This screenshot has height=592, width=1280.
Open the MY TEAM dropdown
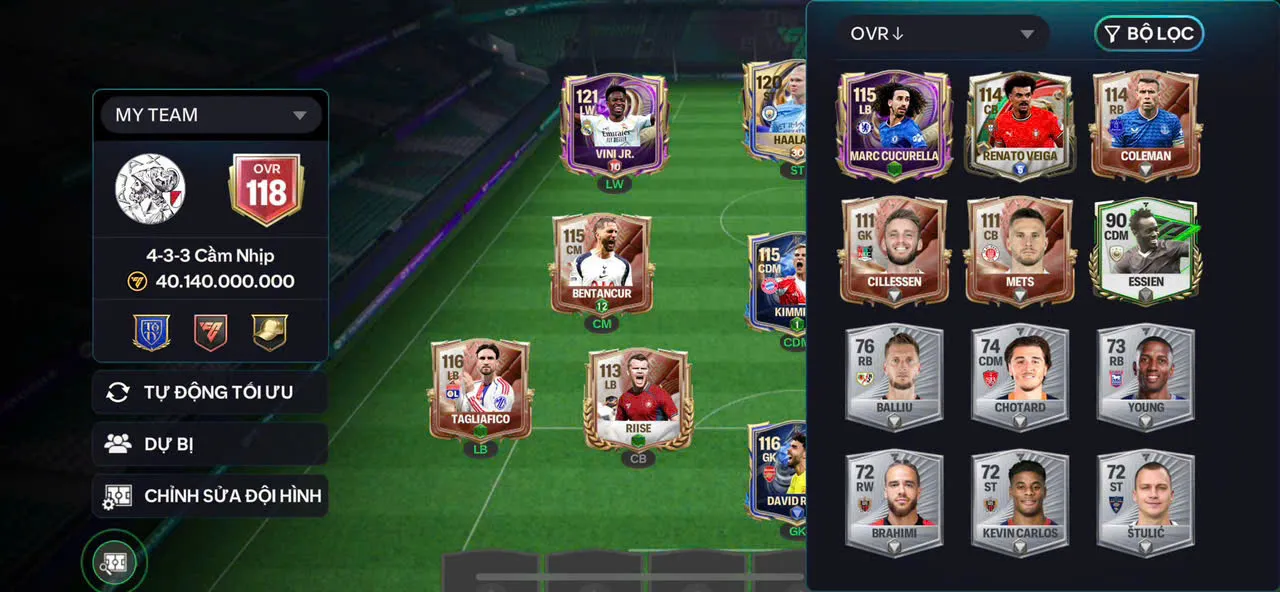point(211,115)
